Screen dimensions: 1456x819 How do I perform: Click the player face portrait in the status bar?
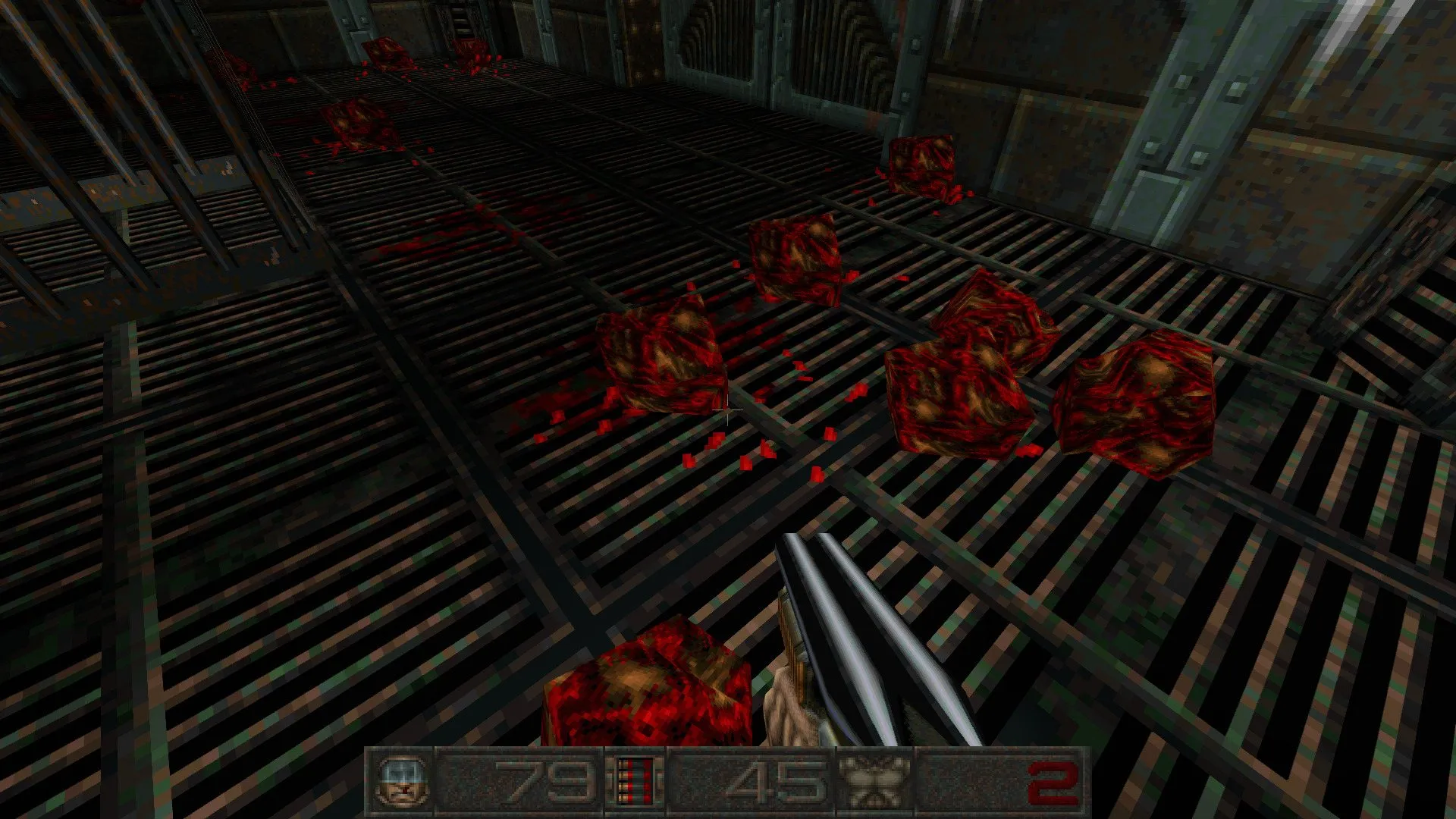coord(399,781)
